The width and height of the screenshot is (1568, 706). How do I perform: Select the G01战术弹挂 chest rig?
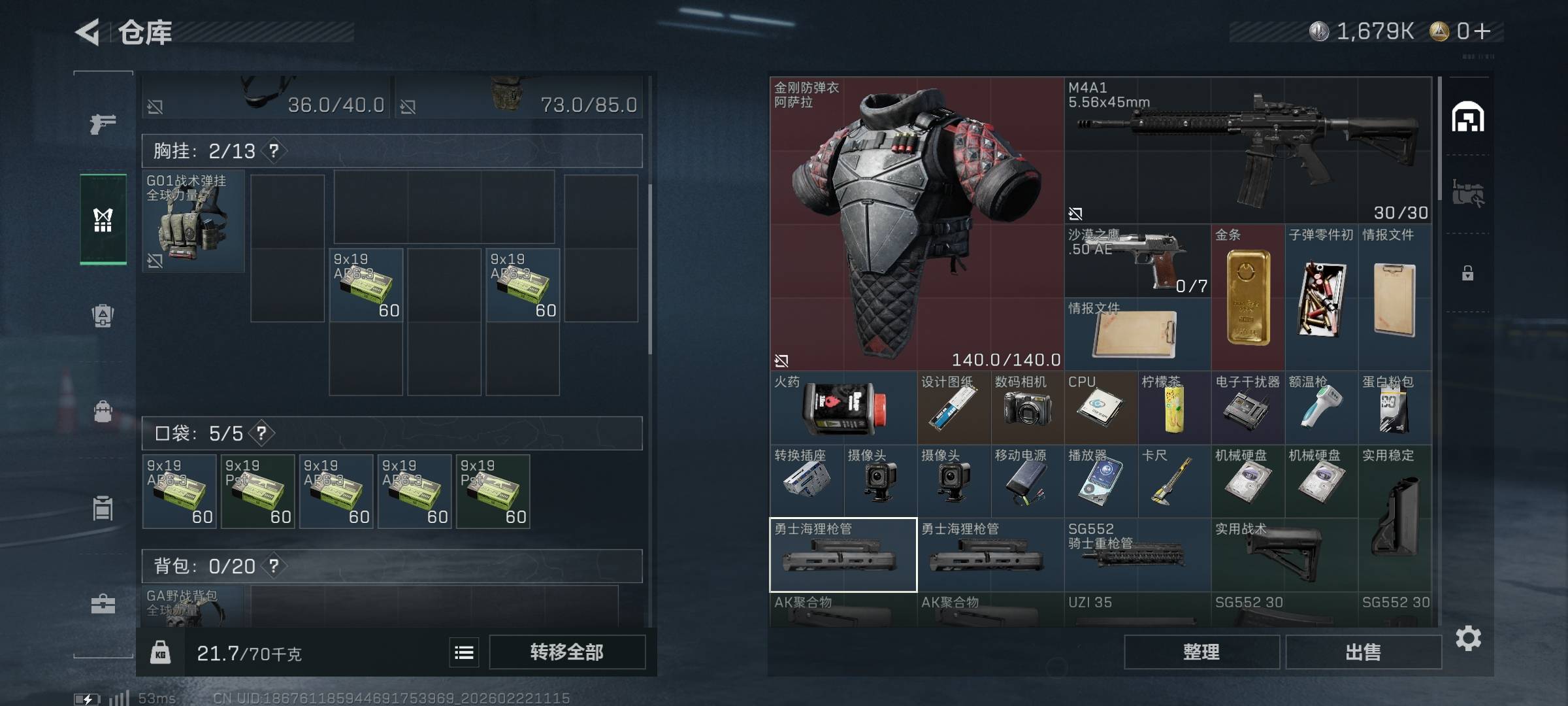(x=193, y=222)
